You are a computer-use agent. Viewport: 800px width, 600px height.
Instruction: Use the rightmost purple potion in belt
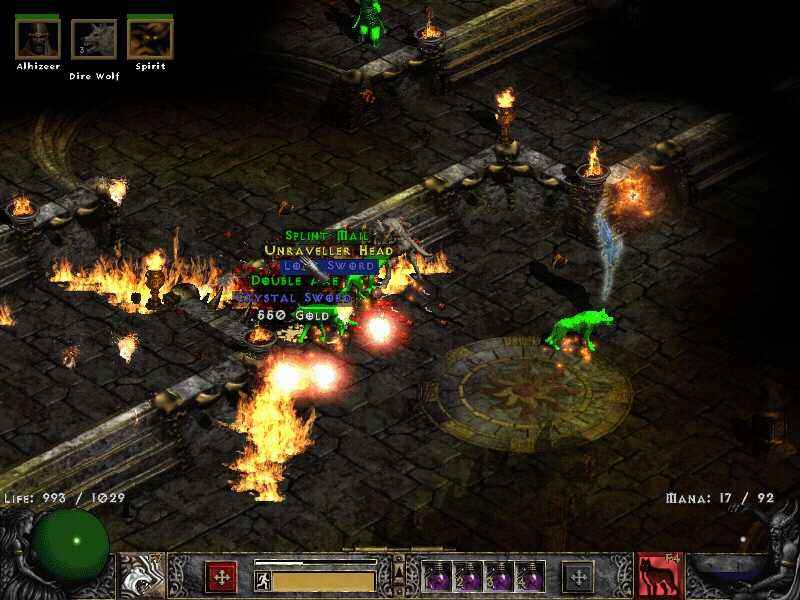tap(530, 577)
